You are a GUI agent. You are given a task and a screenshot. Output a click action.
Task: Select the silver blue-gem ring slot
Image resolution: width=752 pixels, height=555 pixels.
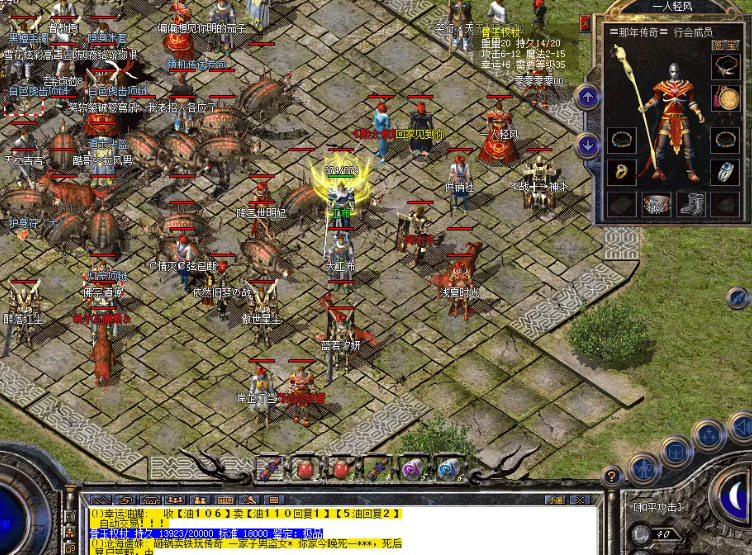[723, 171]
